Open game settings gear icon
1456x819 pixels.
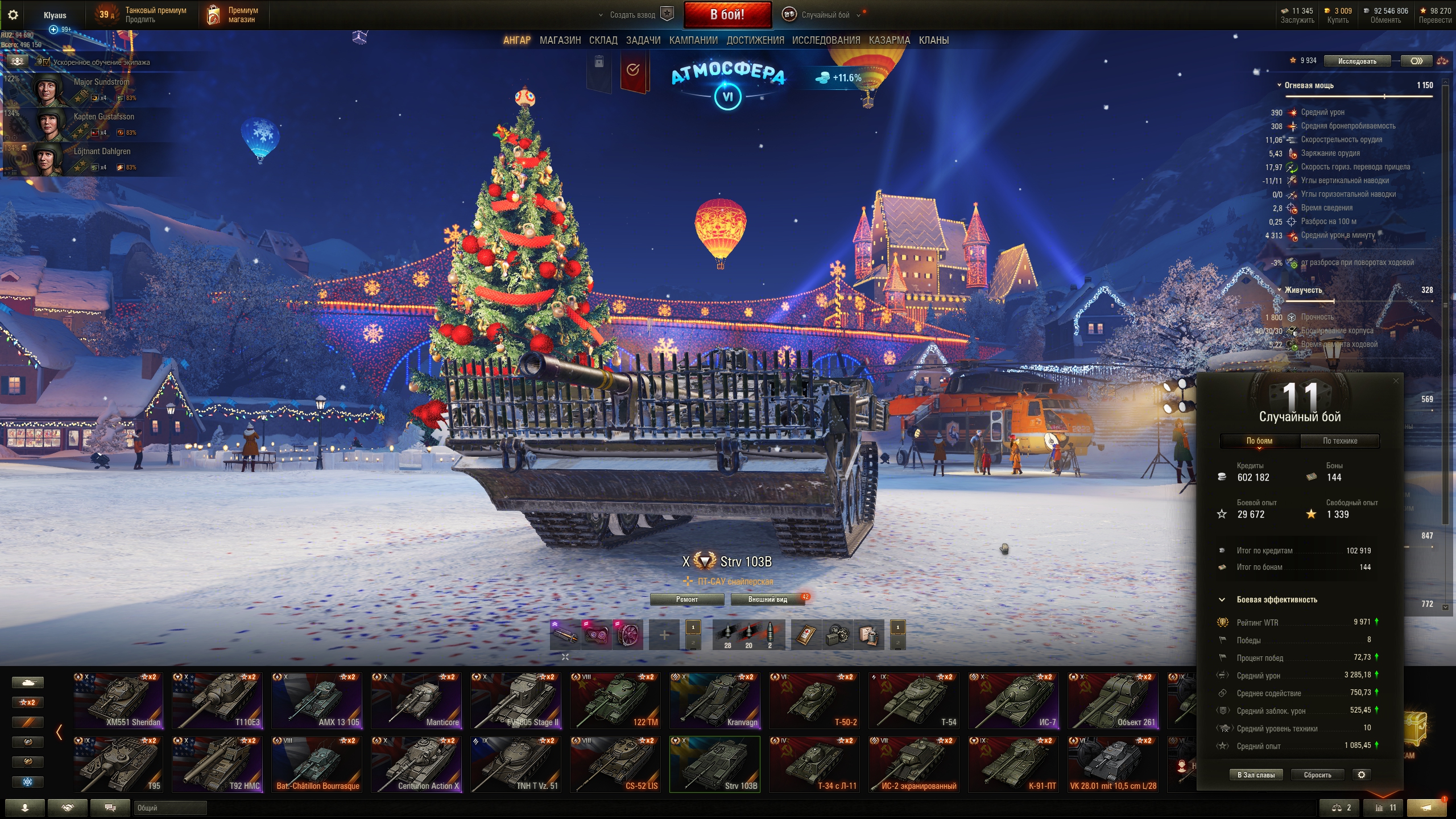pyautogui.click(x=13, y=15)
